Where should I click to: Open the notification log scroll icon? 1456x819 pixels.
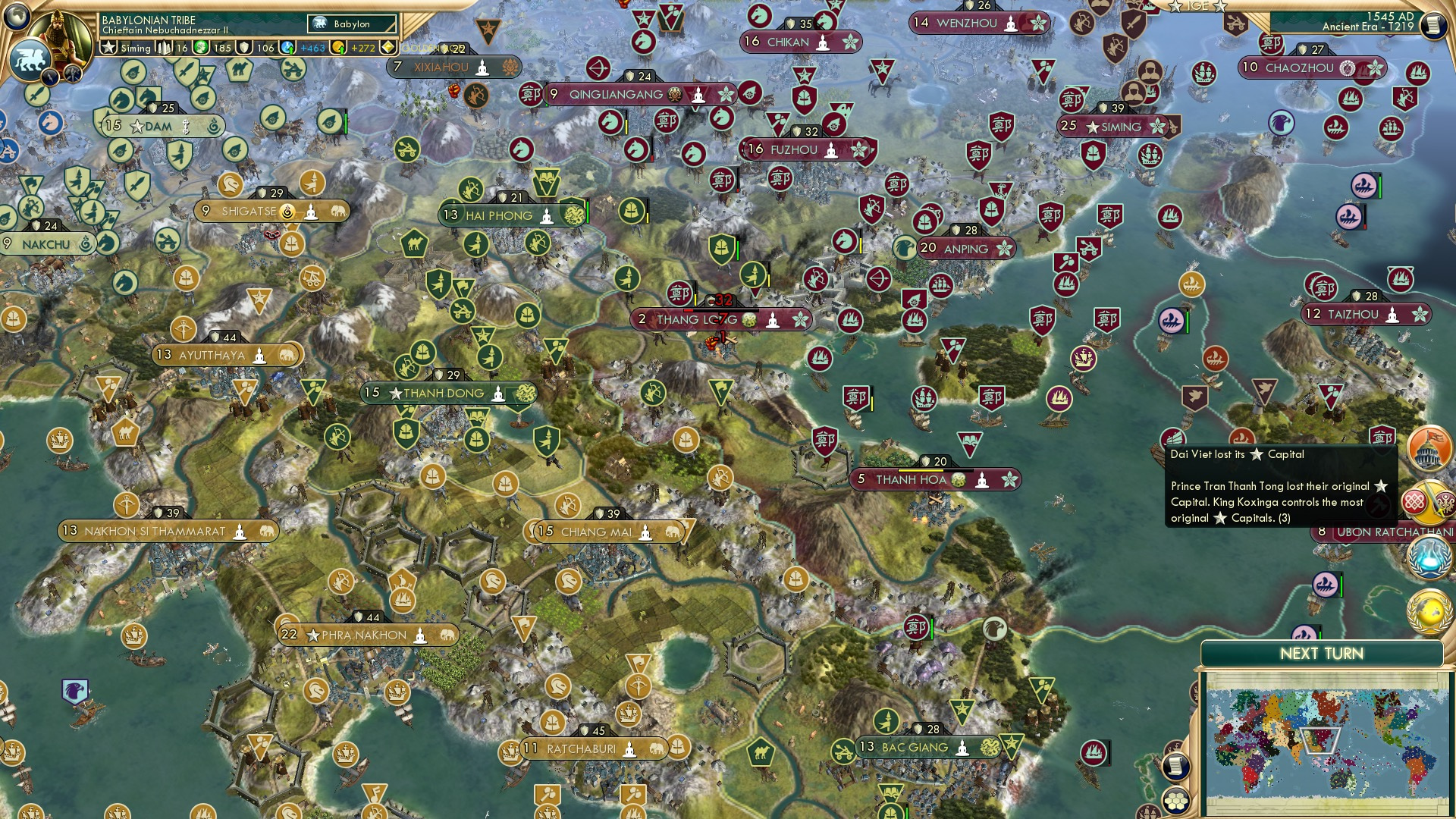tap(1176, 767)
